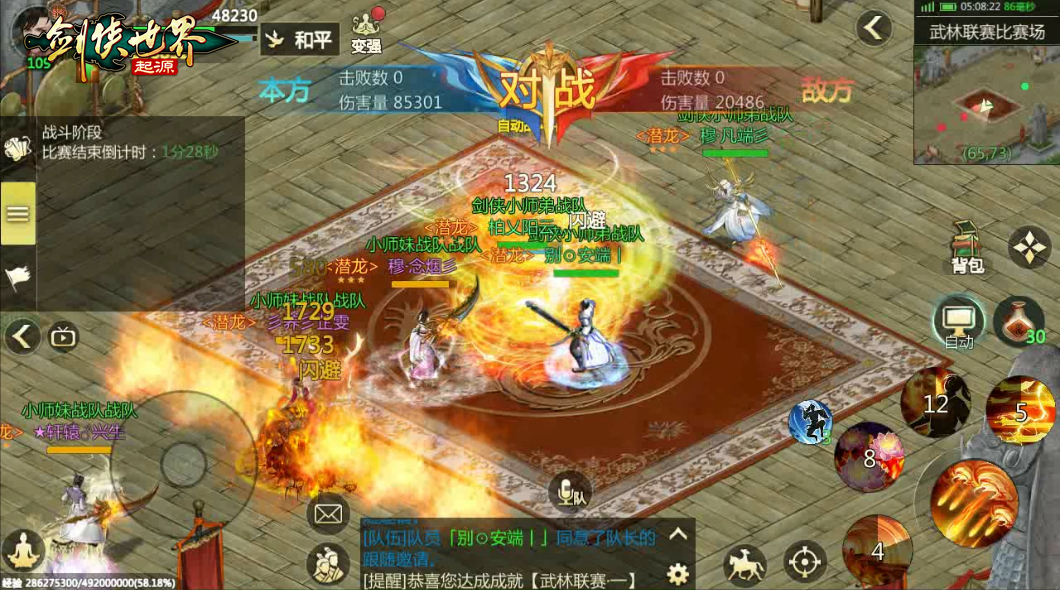The image size is (1060, 590).
Task: Open the mail envelope
Action: (x=328, y=514)
